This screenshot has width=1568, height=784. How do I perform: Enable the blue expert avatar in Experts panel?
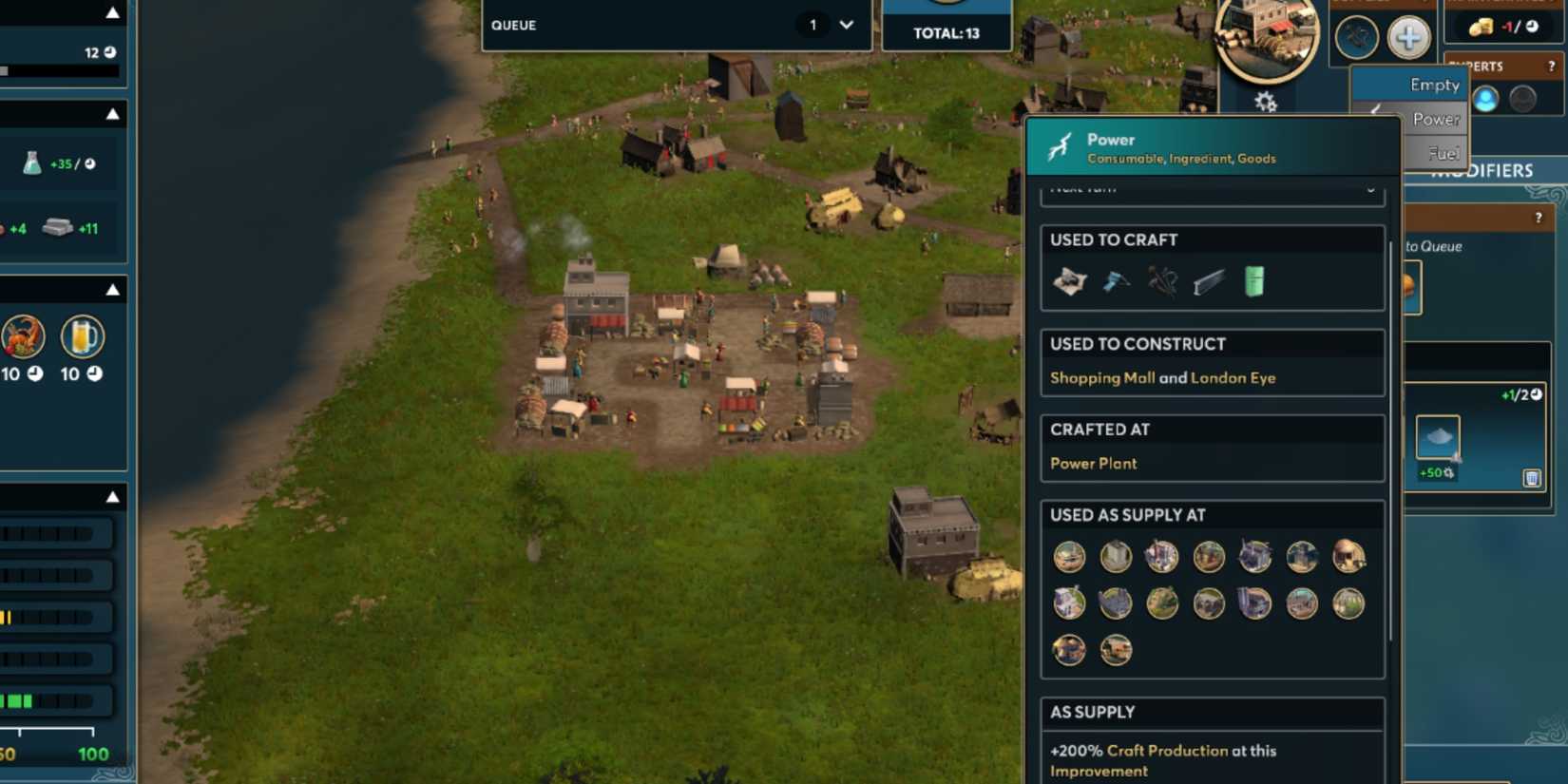(x=1486, y=98)
